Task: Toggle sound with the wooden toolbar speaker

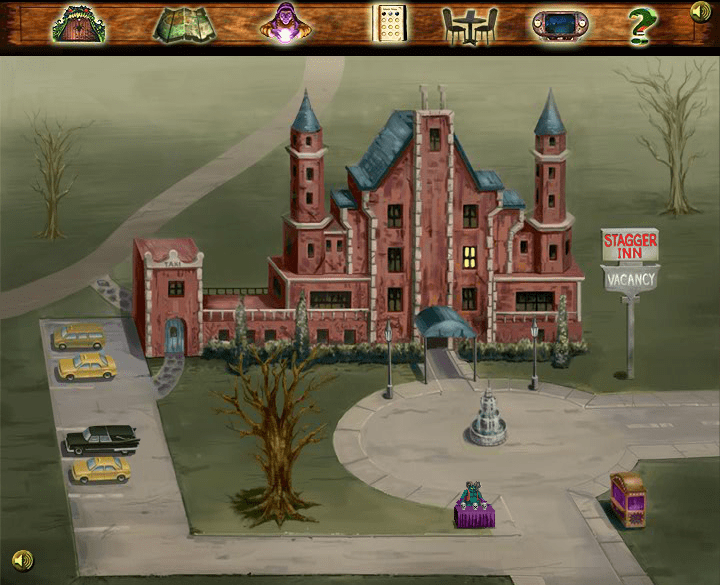Action: tap(700, 12)
